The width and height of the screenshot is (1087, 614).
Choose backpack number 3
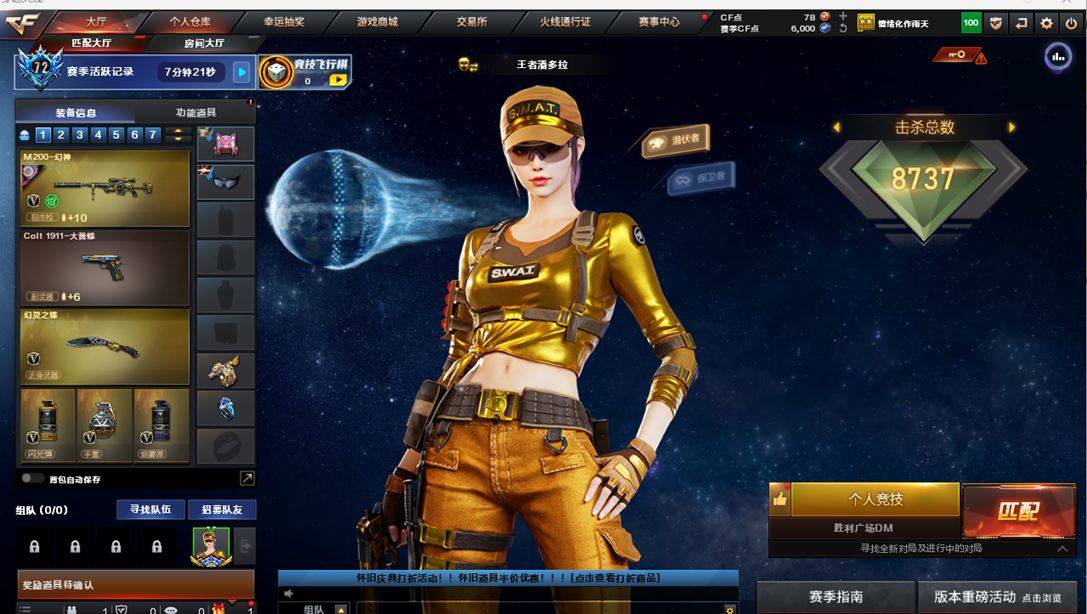tap(80, 135)
